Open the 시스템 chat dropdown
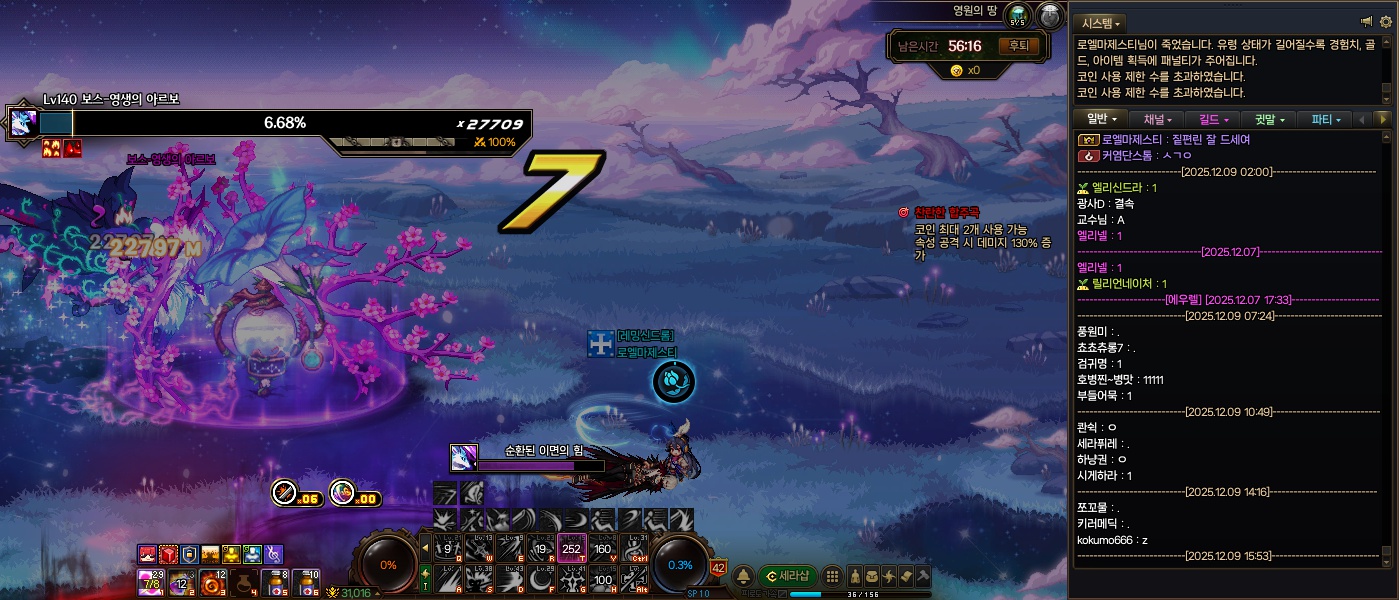The height and width of the screenshot is (600, 1399). tap(1099, 22)
